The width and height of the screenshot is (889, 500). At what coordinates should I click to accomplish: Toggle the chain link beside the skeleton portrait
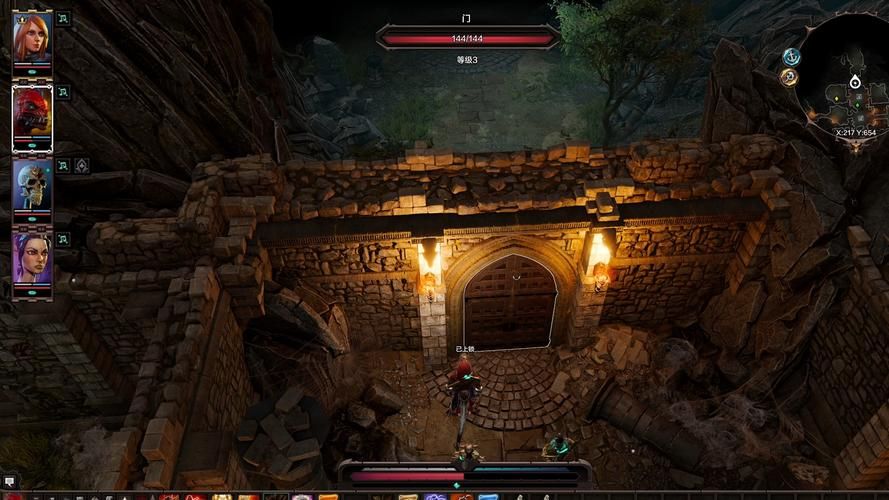pos(63,165)
